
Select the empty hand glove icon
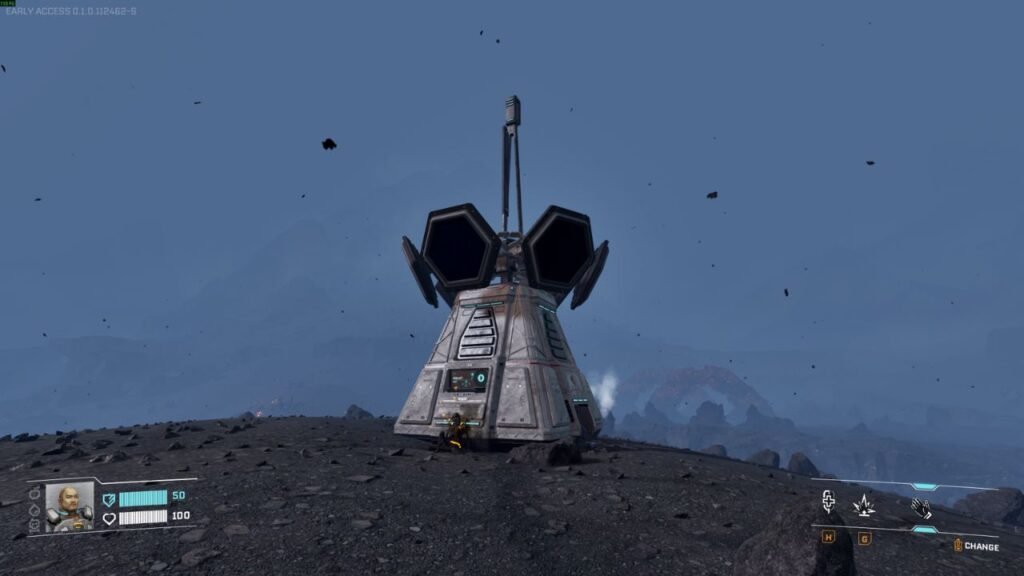point(921,508)
